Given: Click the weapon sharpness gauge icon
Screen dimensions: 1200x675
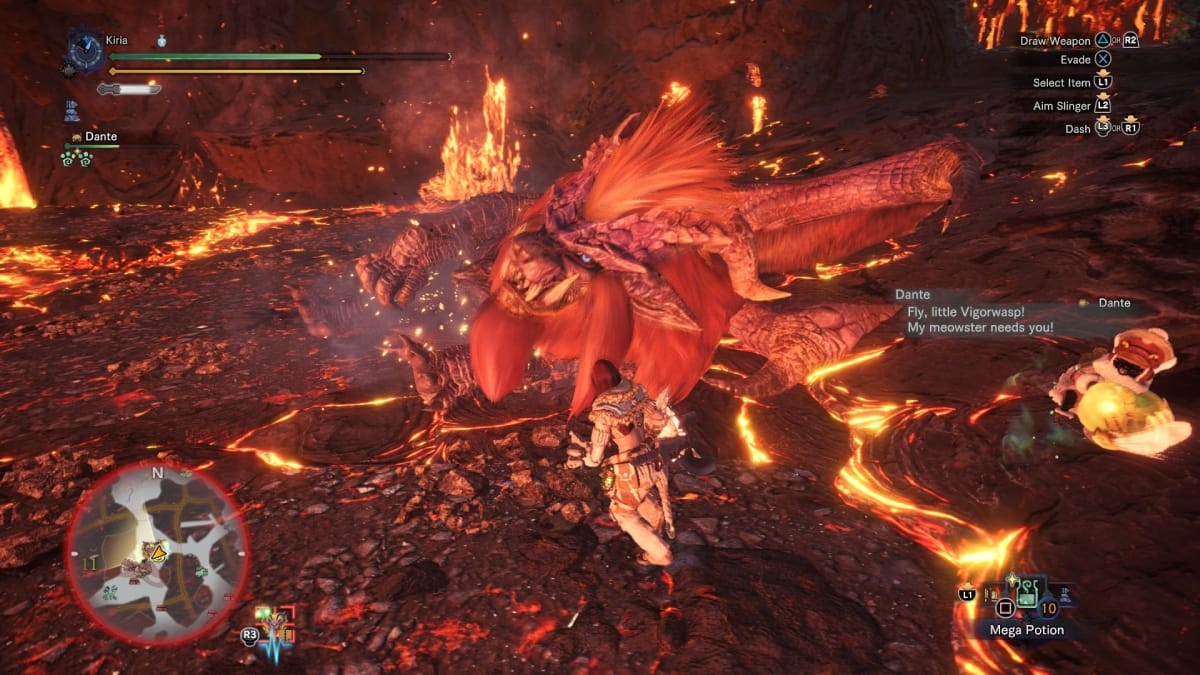Looking at the screenshot, I should 129,89.
